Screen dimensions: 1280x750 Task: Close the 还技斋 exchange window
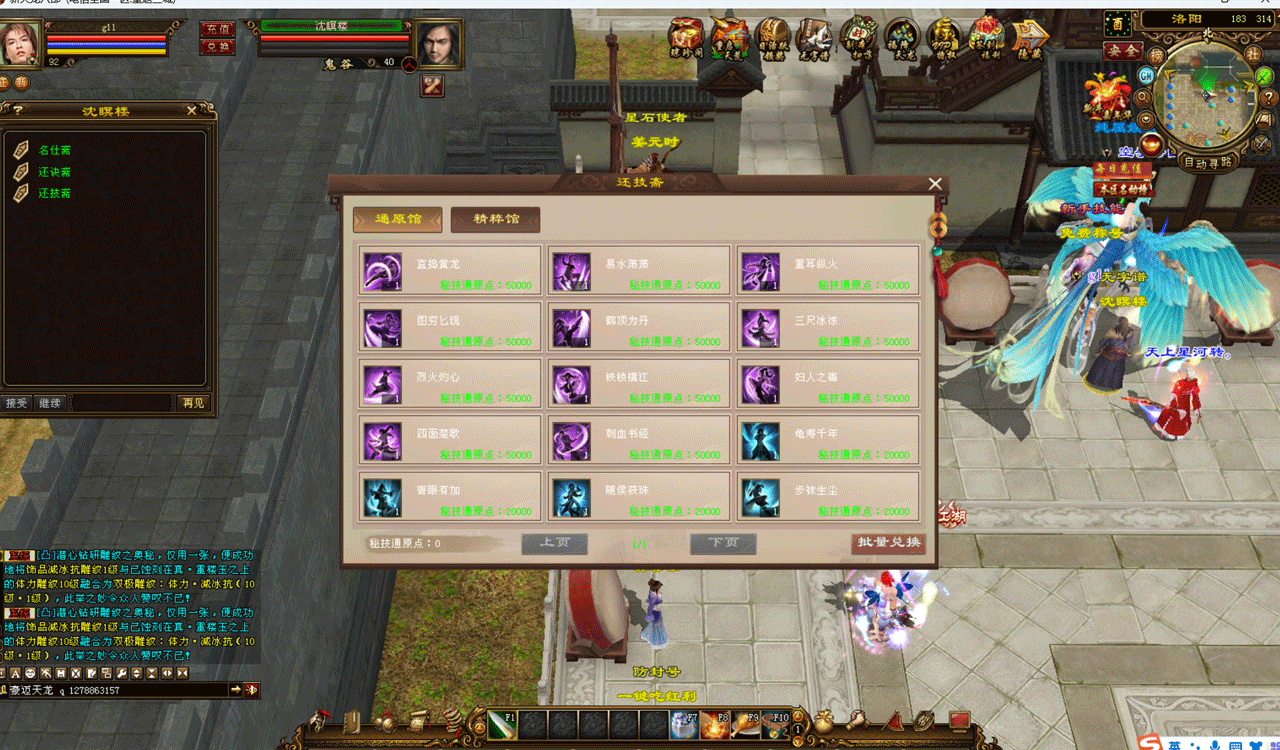pos(935,184)
